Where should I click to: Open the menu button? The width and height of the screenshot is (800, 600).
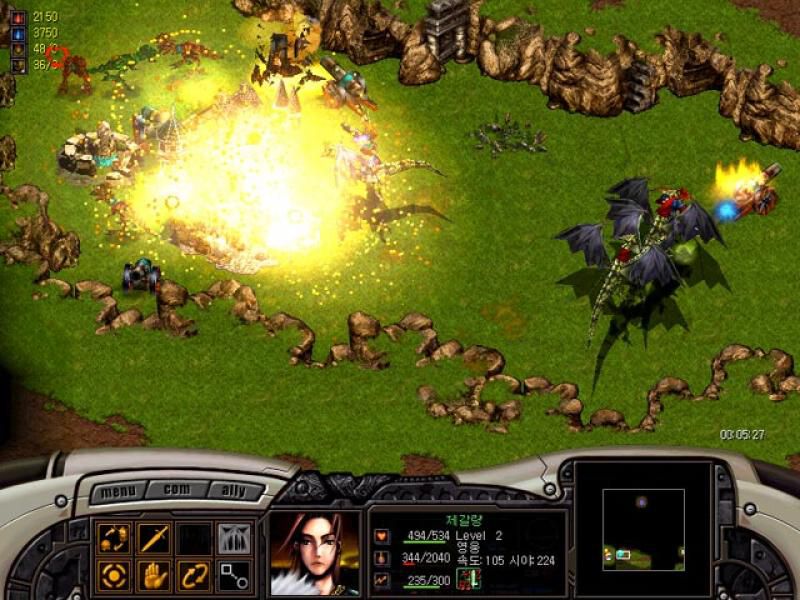[118, 492]
